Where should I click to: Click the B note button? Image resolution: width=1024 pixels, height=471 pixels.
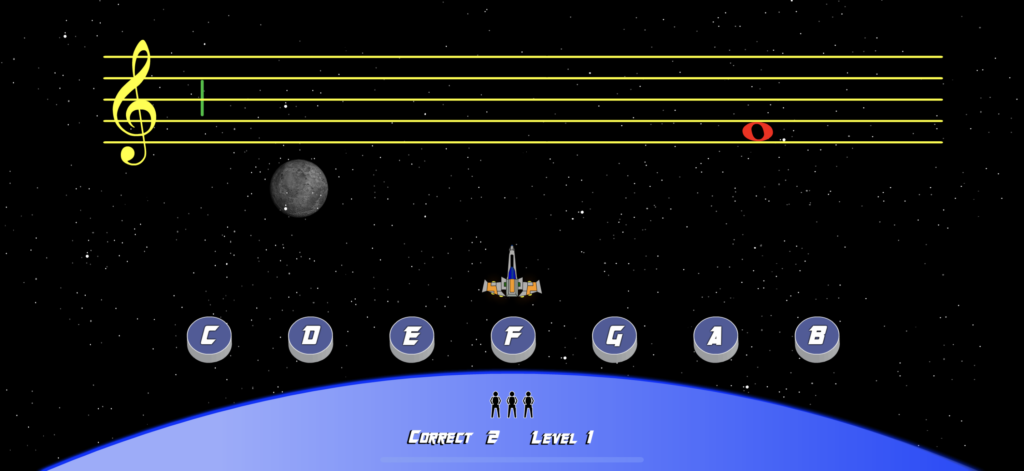(x=817, y=337)
